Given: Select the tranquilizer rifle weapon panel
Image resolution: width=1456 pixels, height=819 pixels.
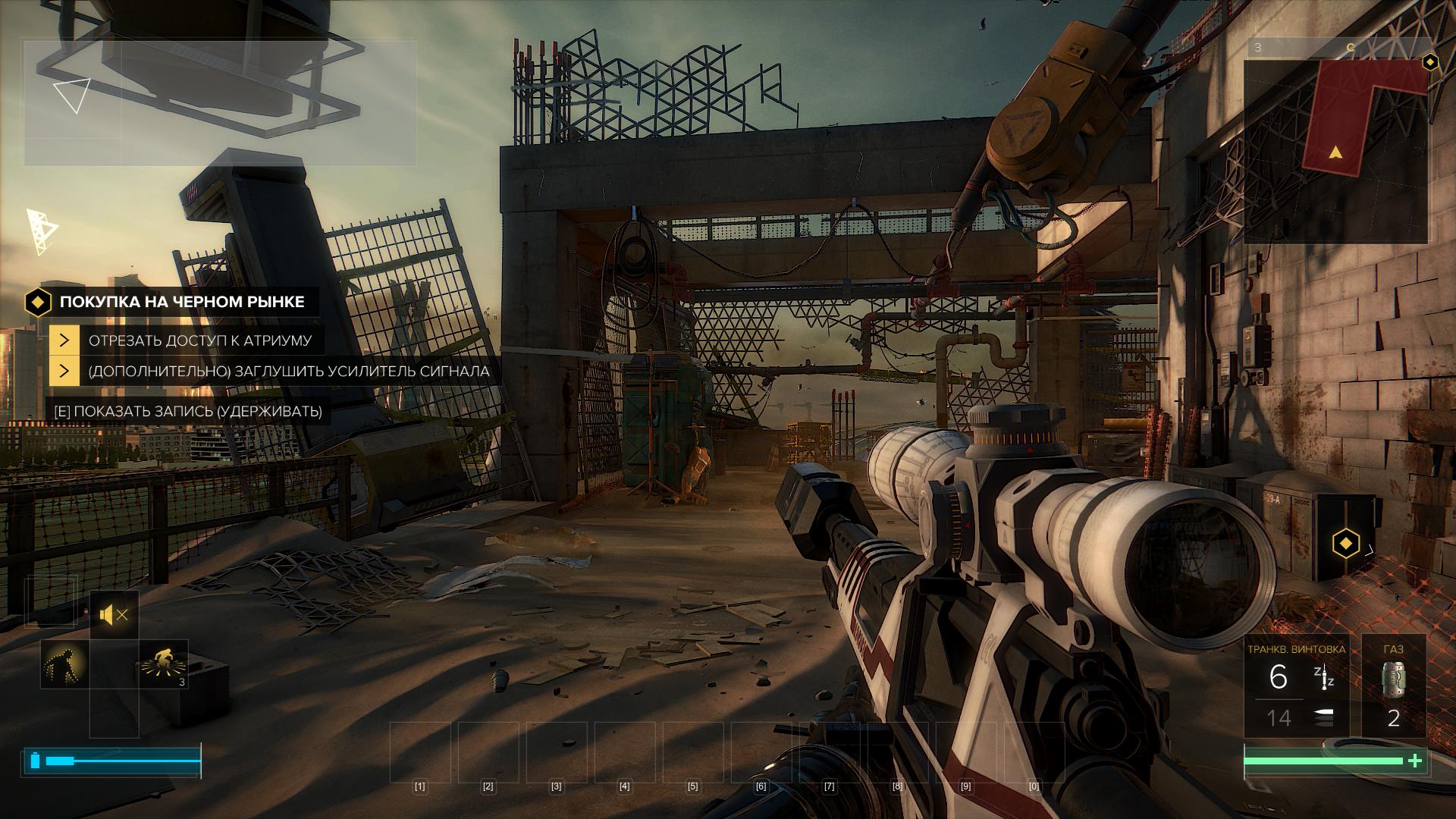Looking at the screenshot, I should (x=1296, y=686).
